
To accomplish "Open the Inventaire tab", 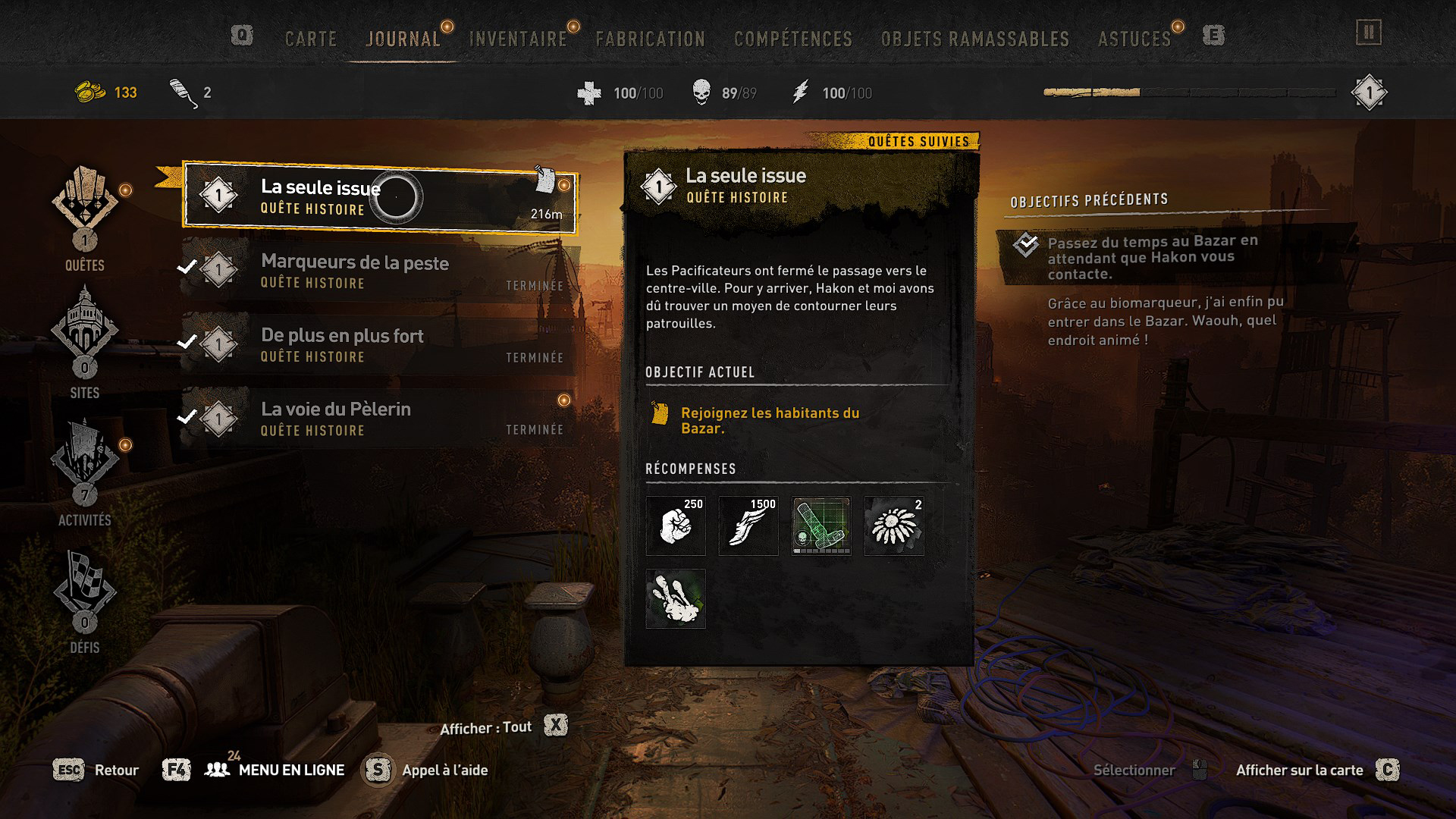I will pyautogui.click(x=518, y=39).
